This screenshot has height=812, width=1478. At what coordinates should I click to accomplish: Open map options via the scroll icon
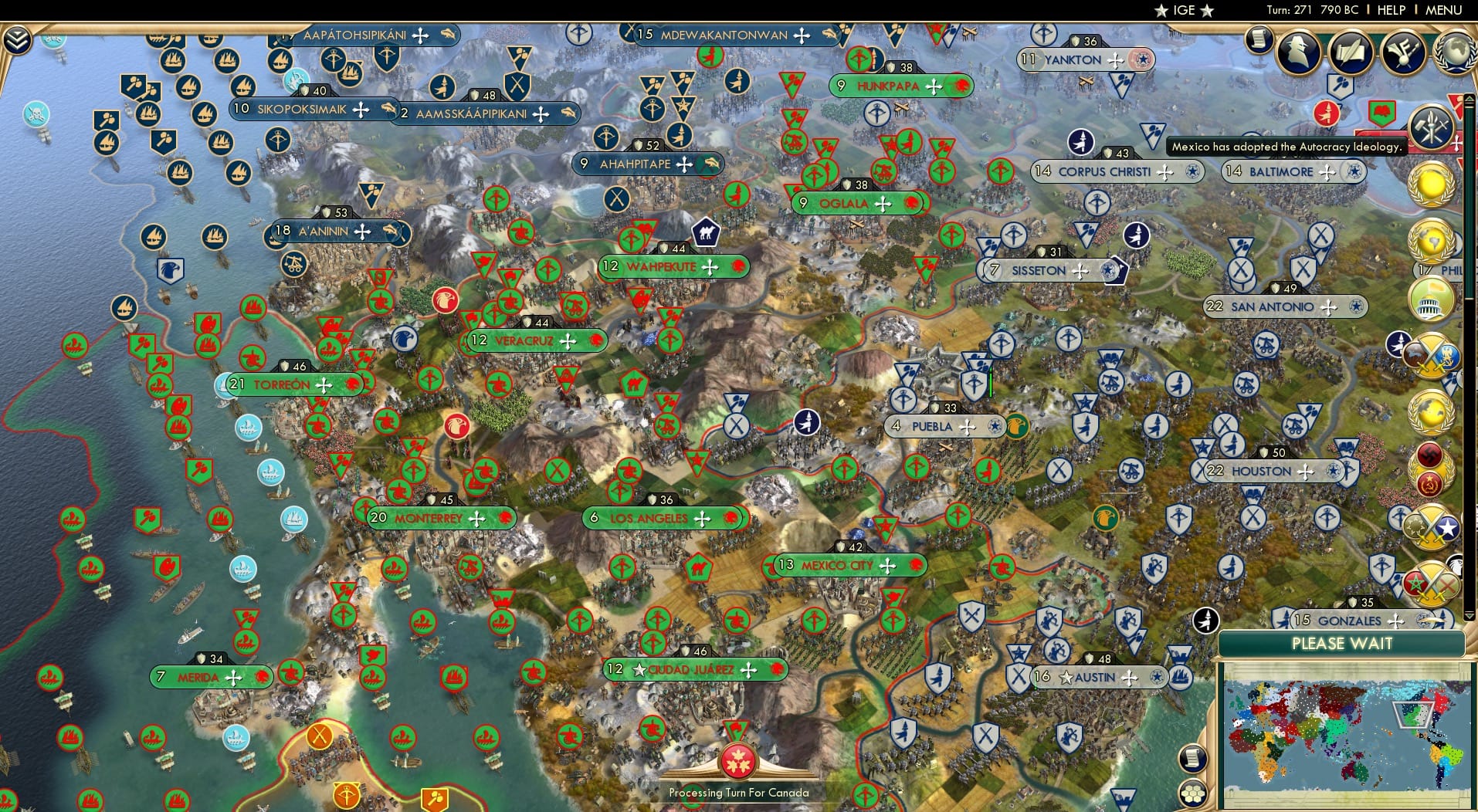pyautogui.click(x=1192, y=756)
